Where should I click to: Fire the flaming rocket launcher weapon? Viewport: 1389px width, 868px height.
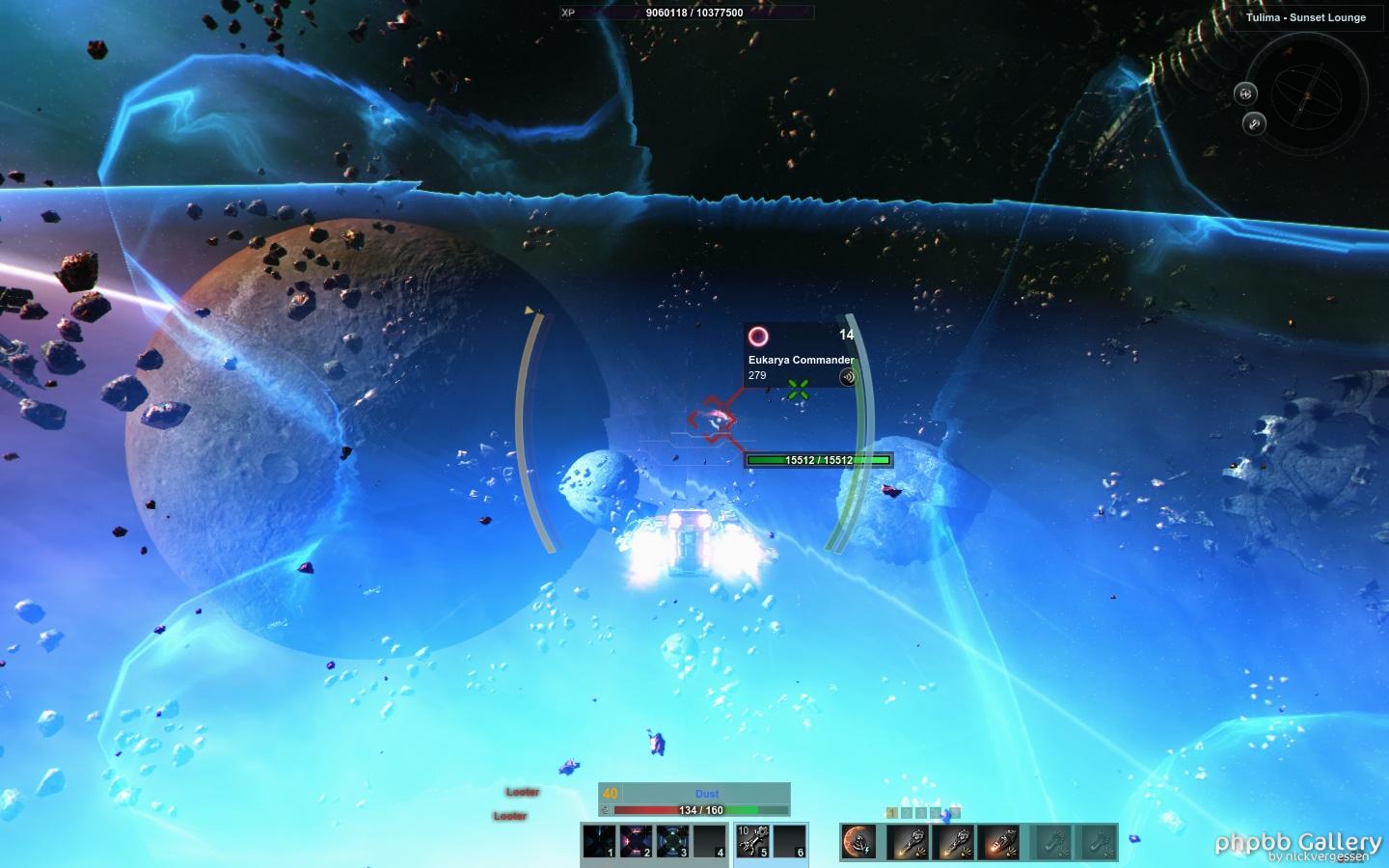point(1000,842)
